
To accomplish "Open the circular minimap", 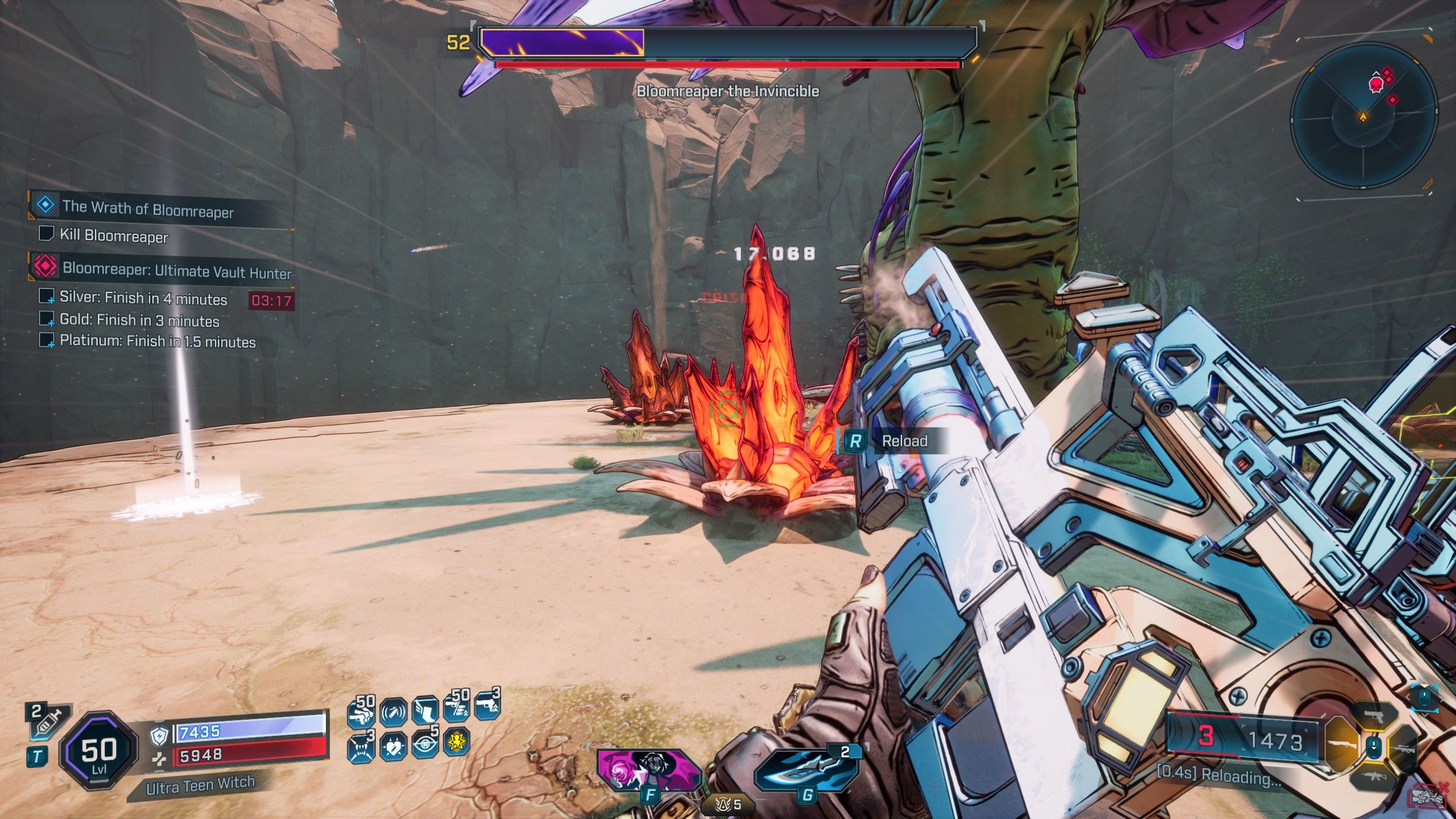I will click(1363, 117).
